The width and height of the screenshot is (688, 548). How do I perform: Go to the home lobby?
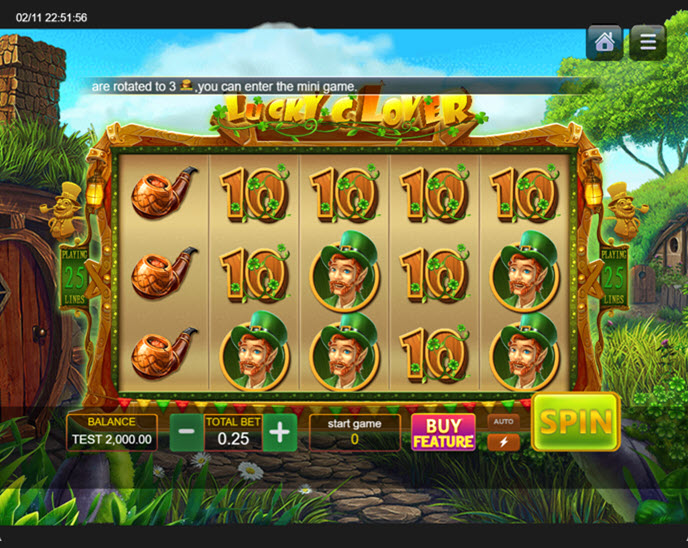(x=604, y=43)
